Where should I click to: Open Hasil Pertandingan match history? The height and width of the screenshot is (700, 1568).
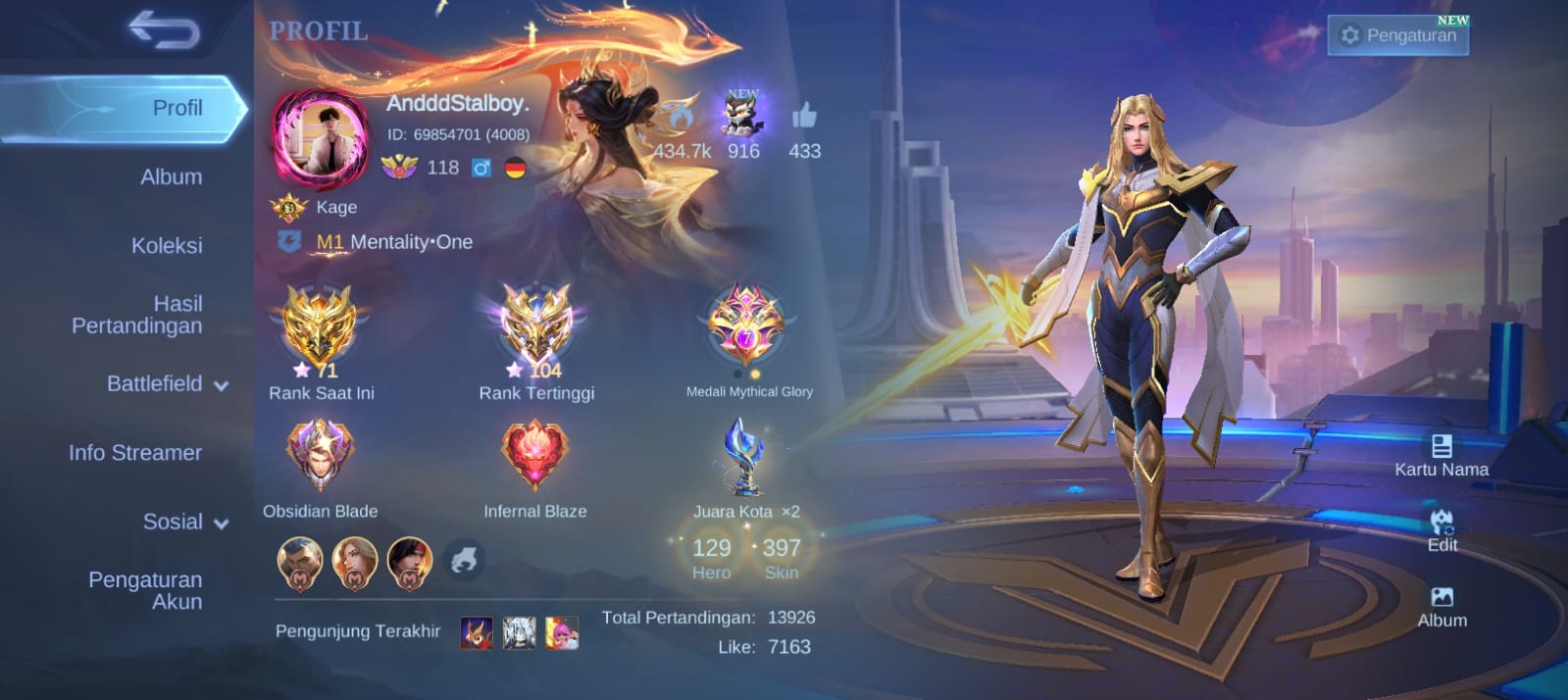137,315
